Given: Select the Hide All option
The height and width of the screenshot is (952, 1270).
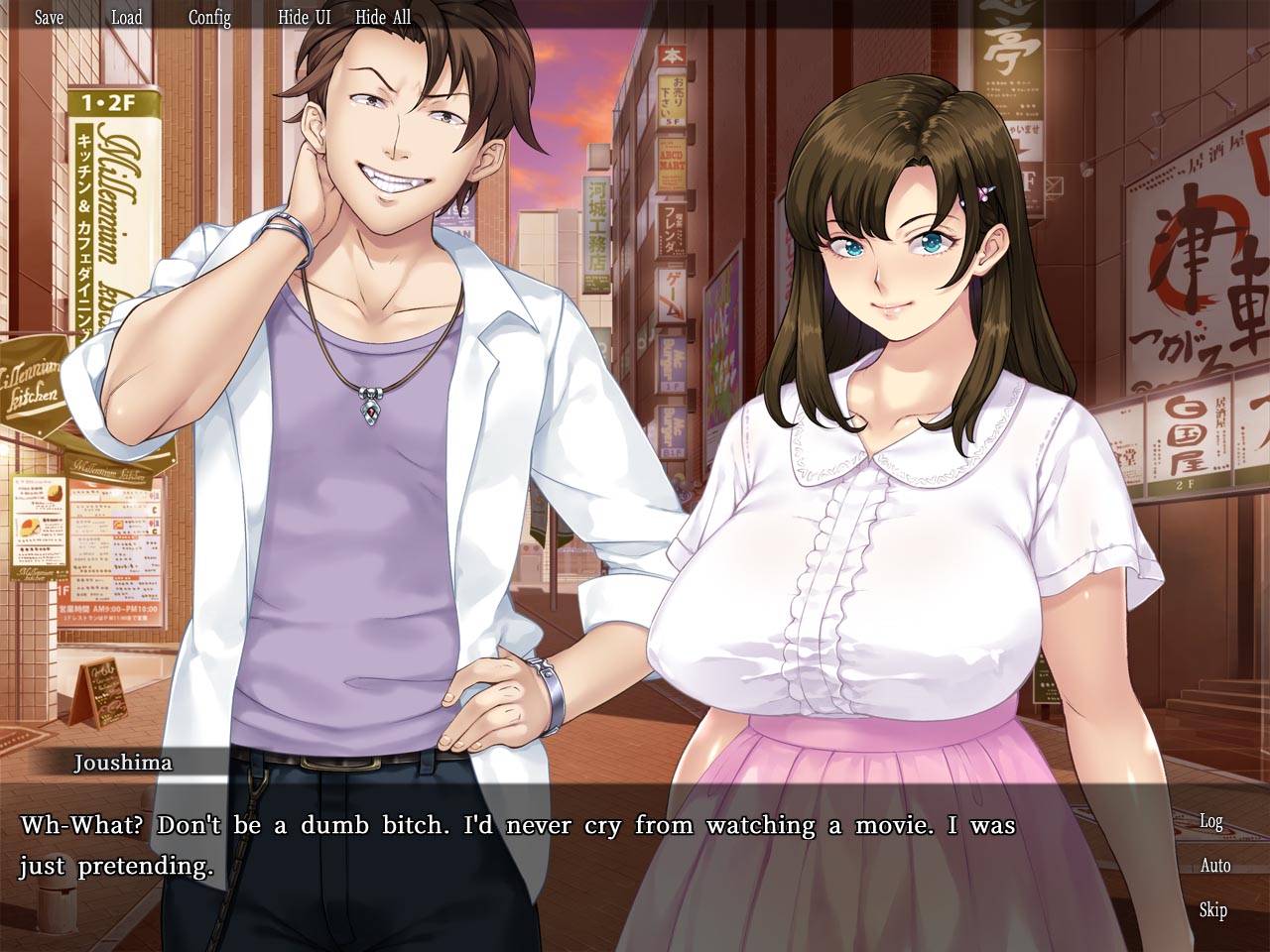Looking at the screenshot, I should click(x=383, y=18).
